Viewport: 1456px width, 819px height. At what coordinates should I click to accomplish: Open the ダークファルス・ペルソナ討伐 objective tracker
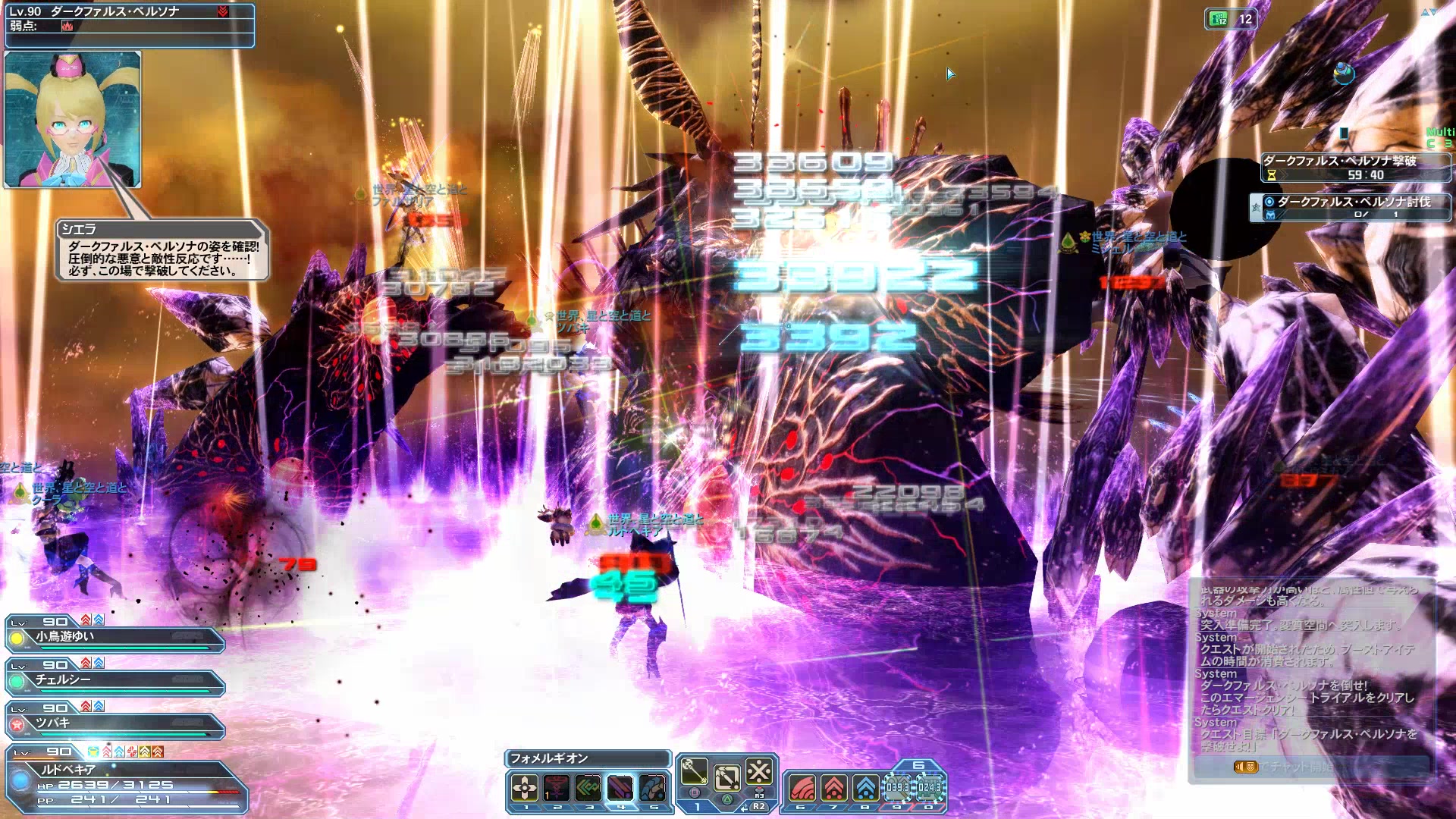1350,207
